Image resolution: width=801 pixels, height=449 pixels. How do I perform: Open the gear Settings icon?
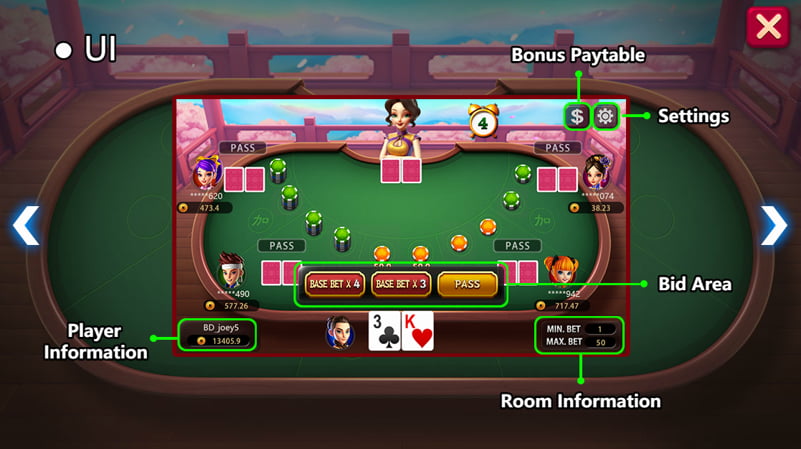coord(605,117)
